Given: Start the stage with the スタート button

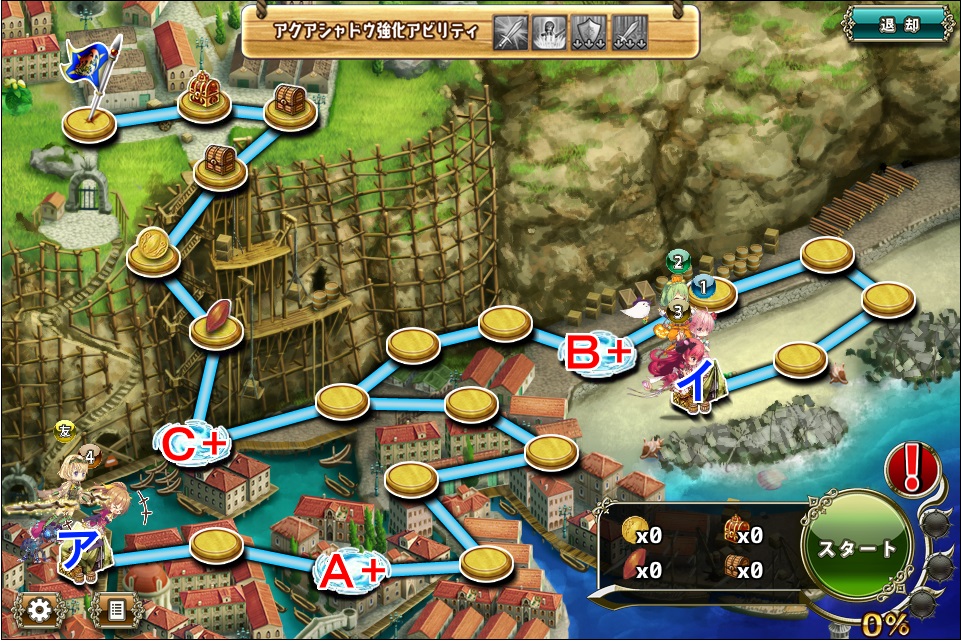Looking at the screenshot, I should (857, 549).
